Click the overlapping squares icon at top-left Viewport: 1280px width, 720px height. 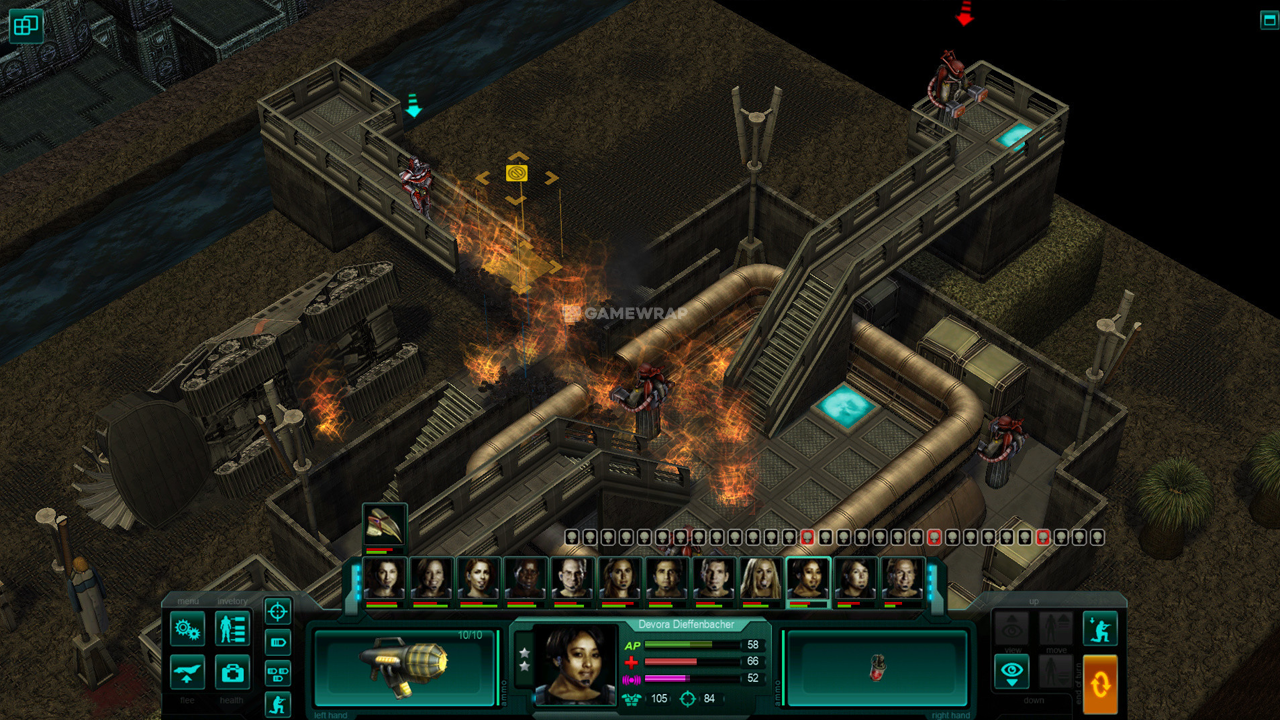coord(26,26)
